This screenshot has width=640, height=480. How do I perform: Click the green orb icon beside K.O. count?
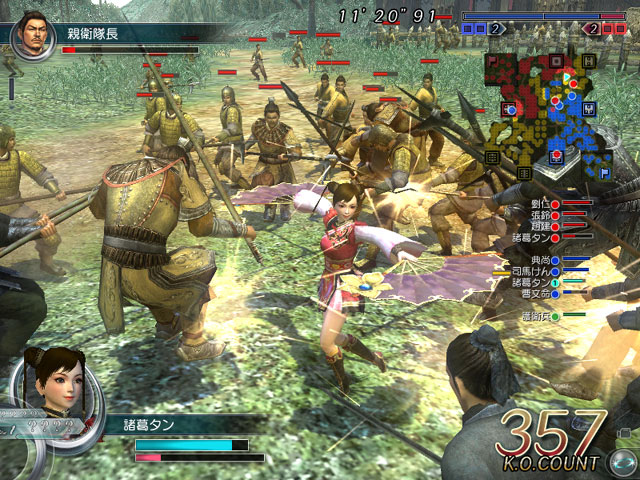click(x=622, y=463)
